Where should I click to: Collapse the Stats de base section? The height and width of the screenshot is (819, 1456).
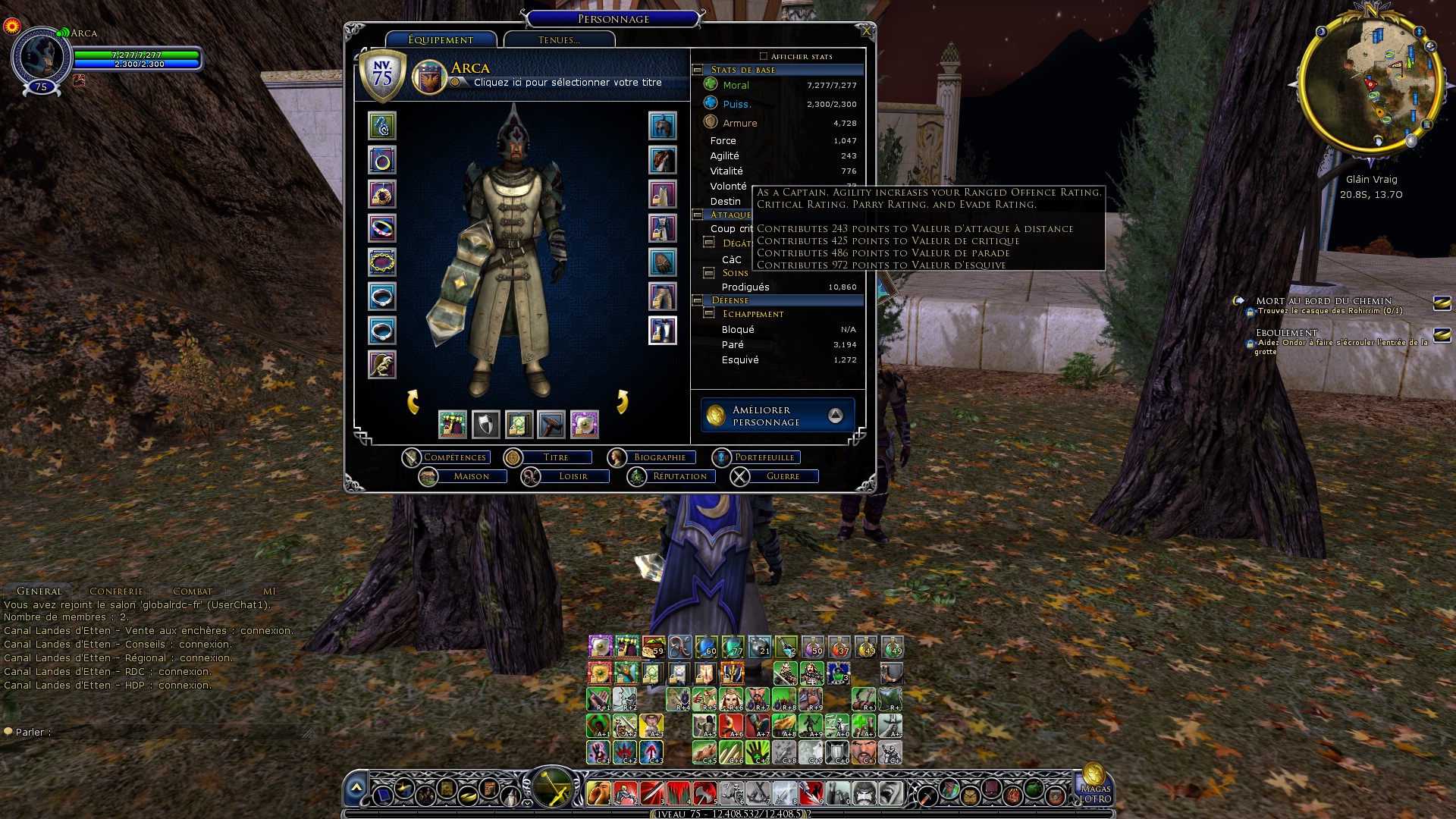coord(698,70)
